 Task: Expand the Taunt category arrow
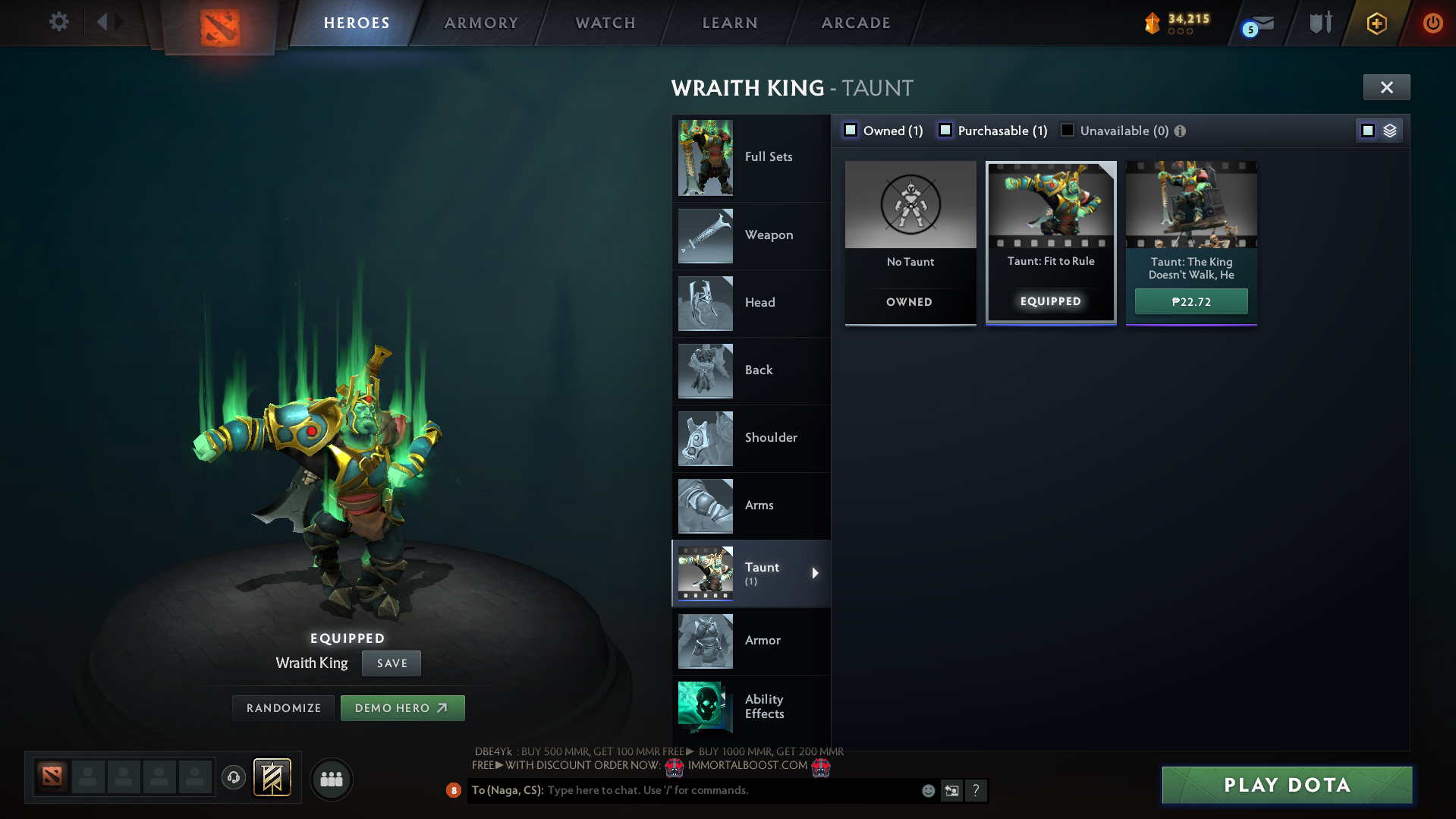(x=816, y=573)
